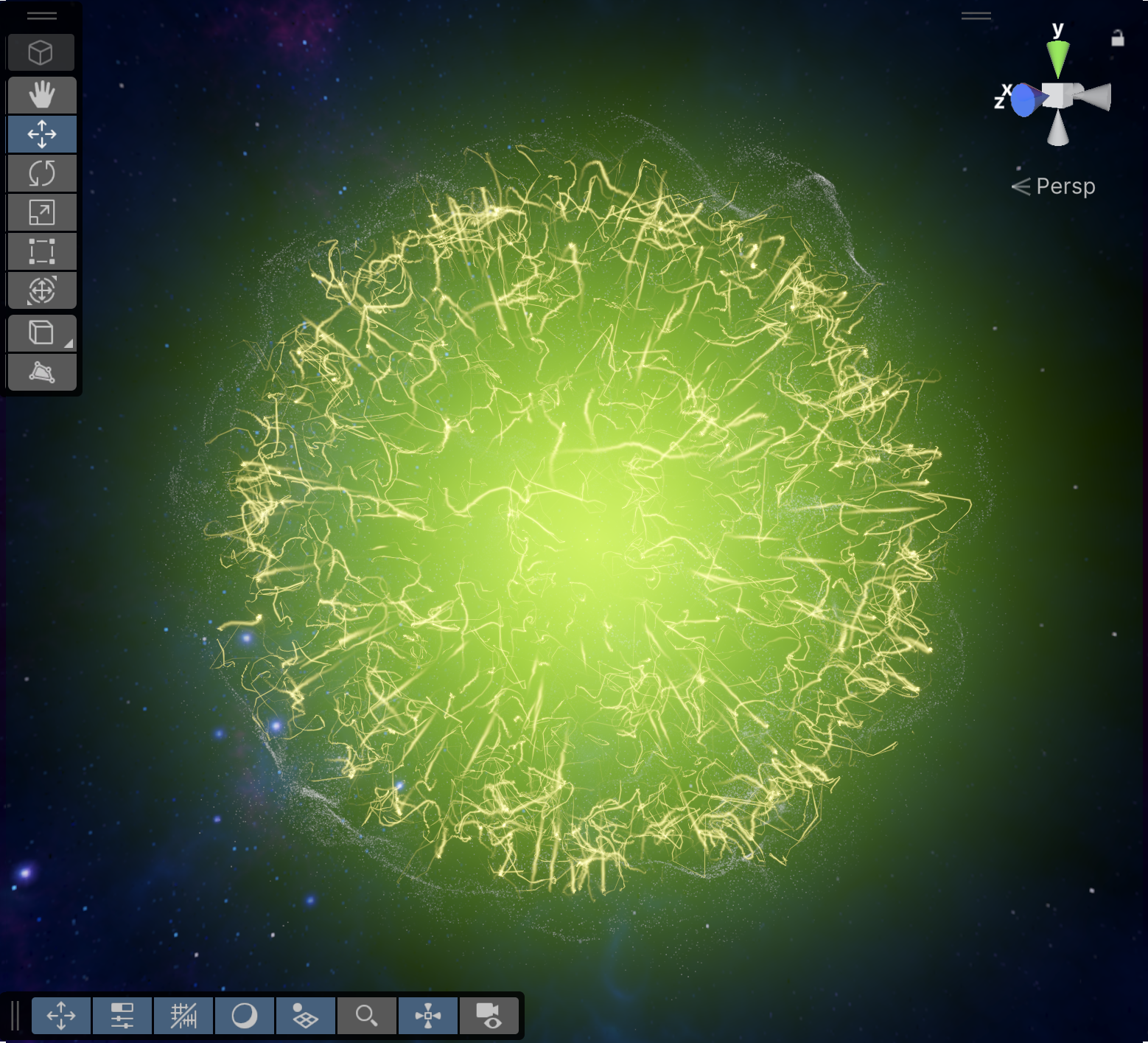Toggle scene grid visibility

pyautogui.click(x=183, y=1015)
